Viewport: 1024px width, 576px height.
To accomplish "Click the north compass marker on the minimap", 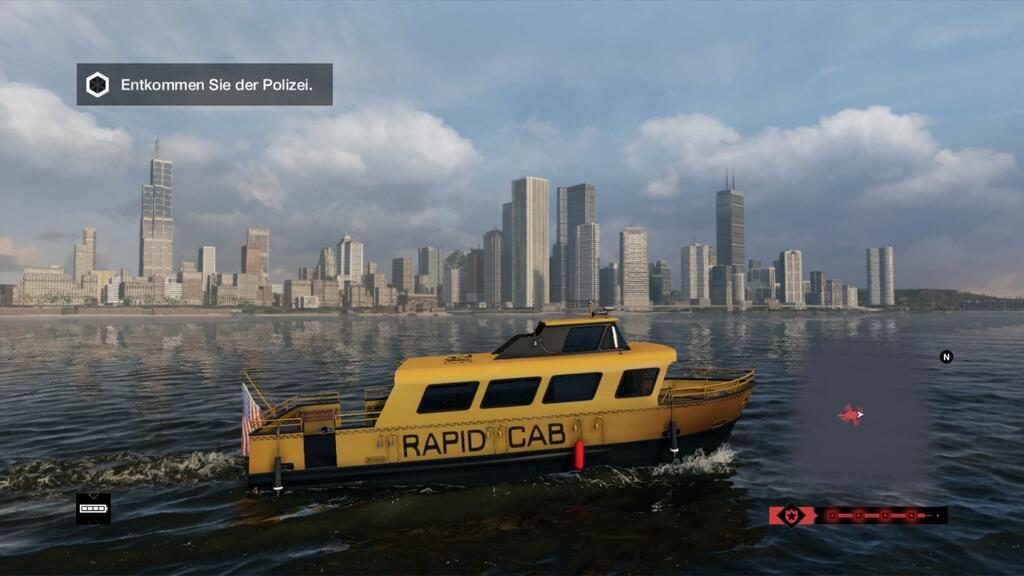I will click(x=946, y=357).
